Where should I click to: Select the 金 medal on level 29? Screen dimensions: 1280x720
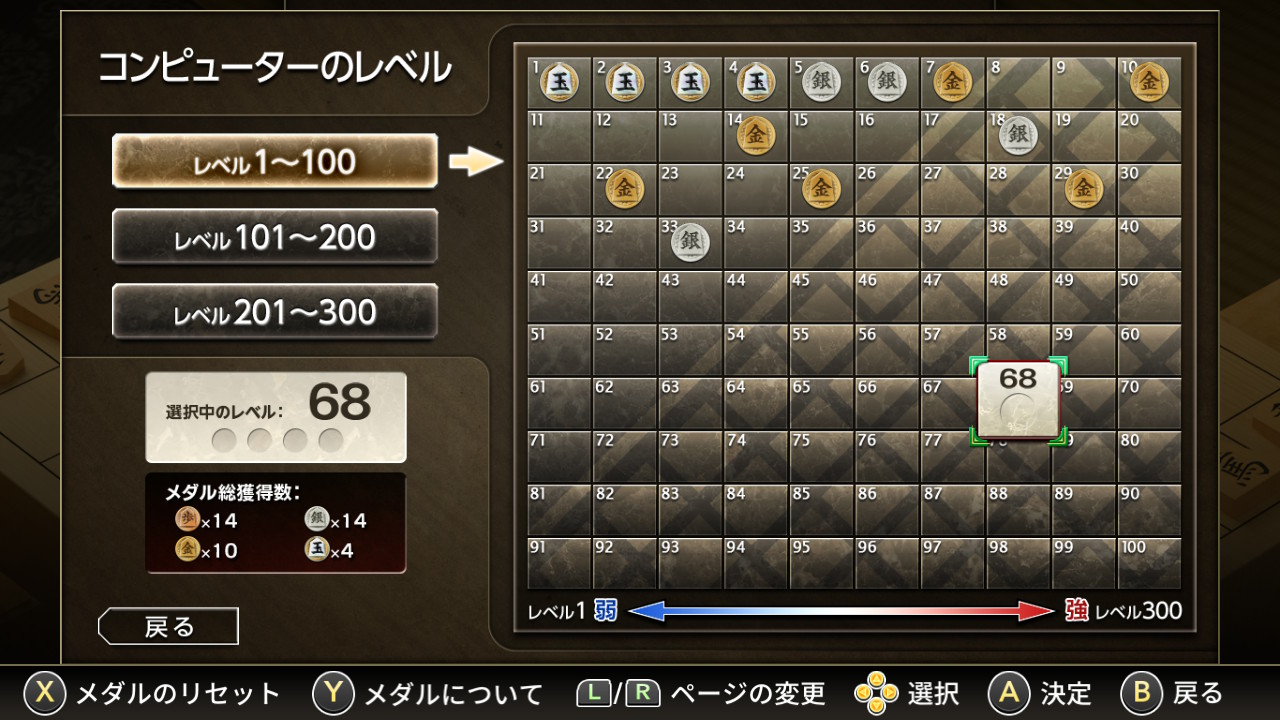(x=1082, y=187)
